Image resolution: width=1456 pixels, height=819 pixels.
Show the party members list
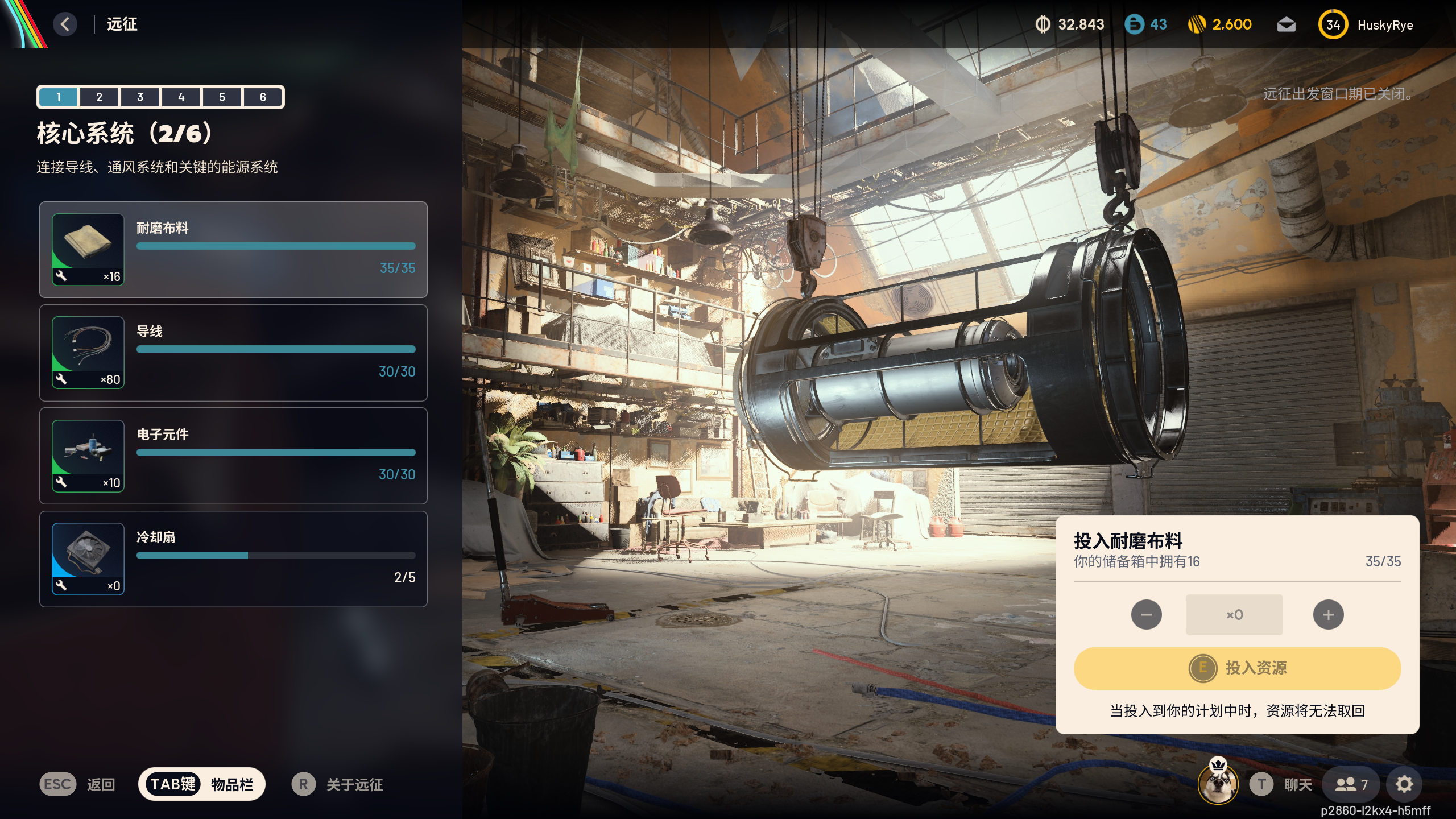[1351, 785]
